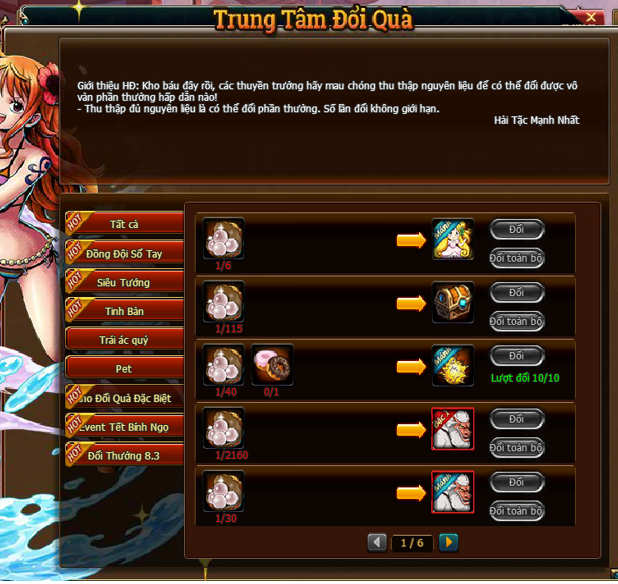The height and width of the screenshot is (584, 618).
Task: Click Đổi toàn bộ for the 1/30 row
Action: [516, 511]
